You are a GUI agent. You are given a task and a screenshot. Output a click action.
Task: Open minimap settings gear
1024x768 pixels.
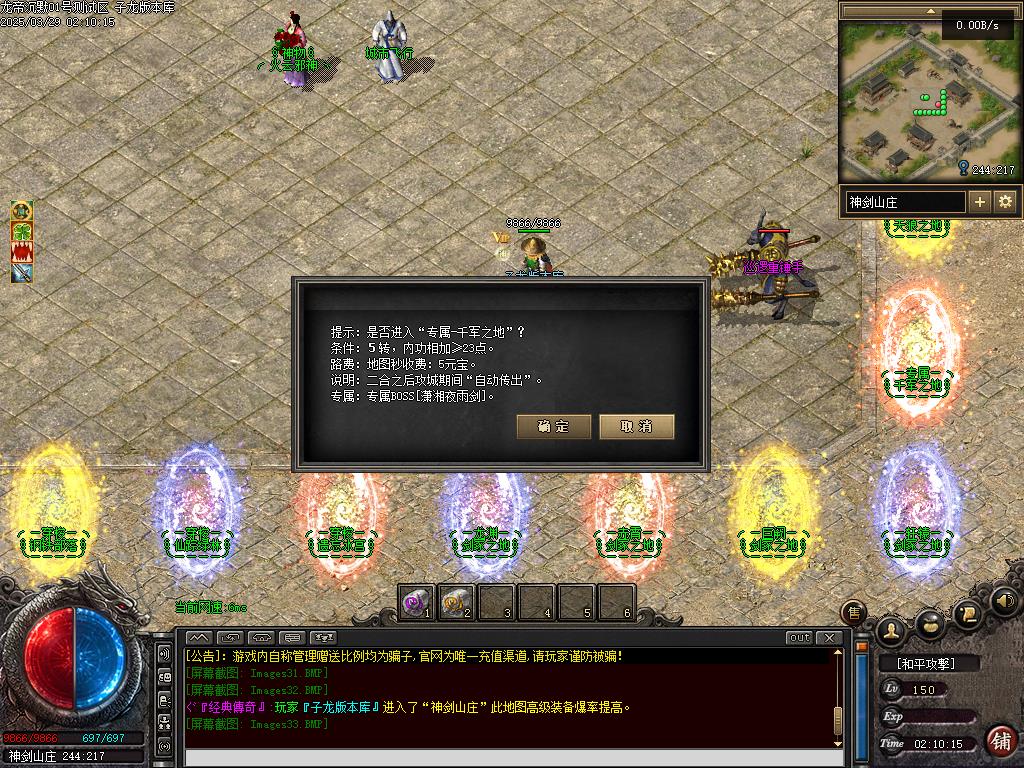[1005, 202]
